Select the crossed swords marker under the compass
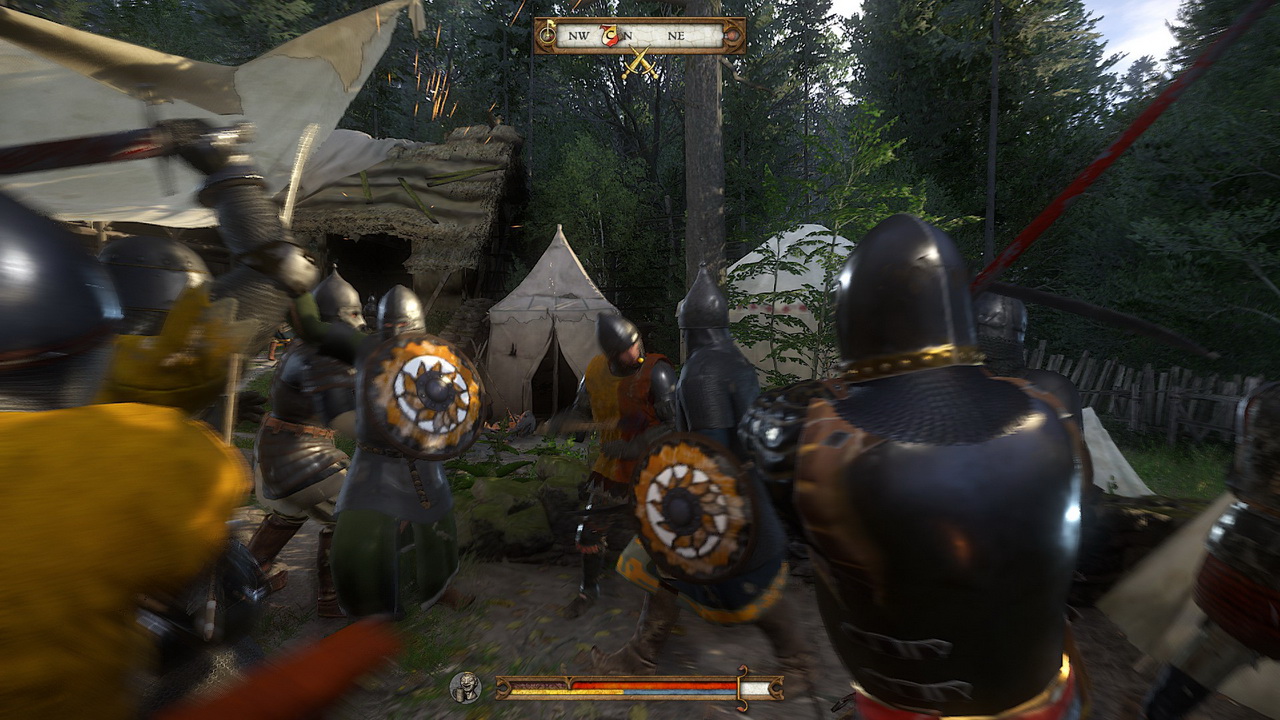Viewport: 1280px width, 720px height. coord(640,66)
